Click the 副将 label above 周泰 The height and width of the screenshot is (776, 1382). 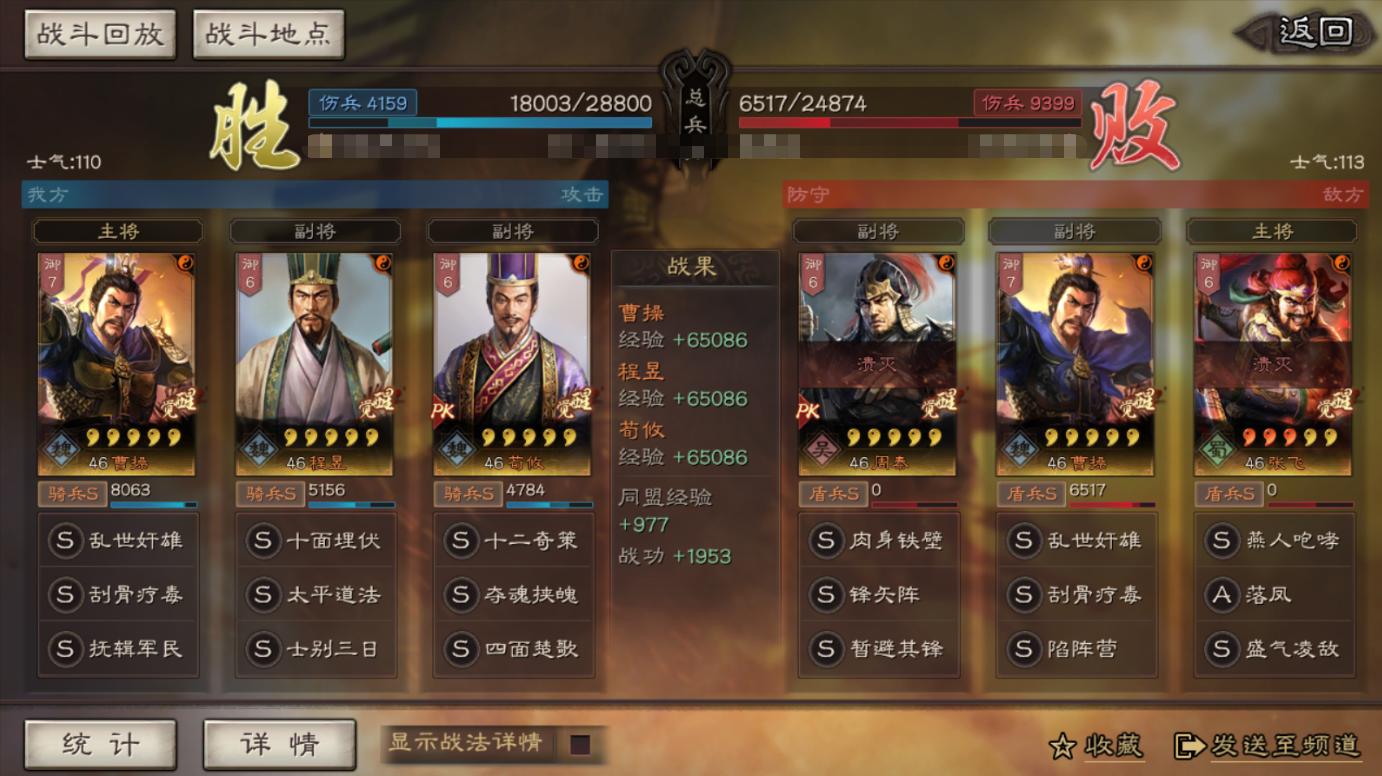pyautogui.click(x=877, y=231)
